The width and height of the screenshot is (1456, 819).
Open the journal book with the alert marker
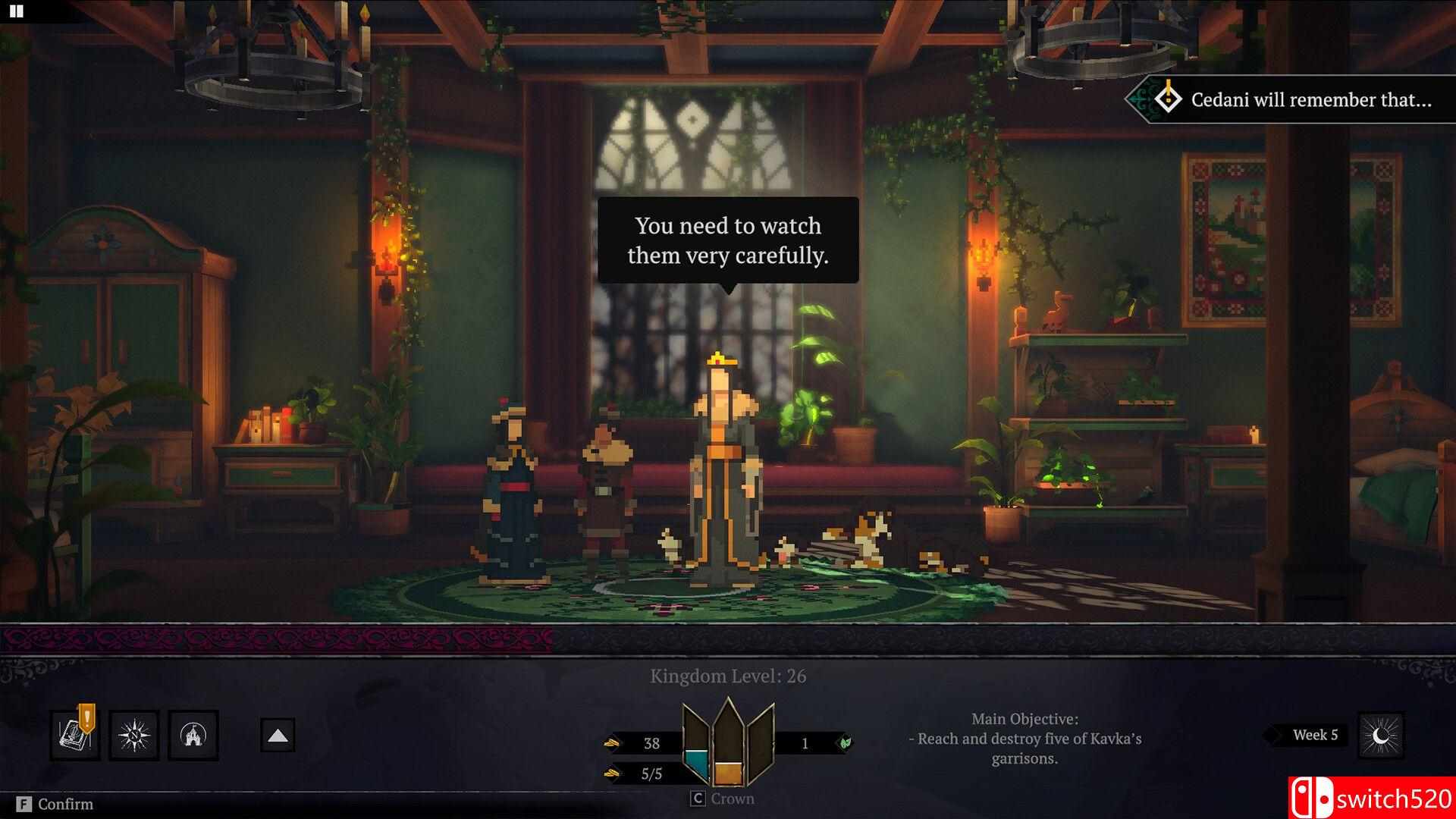click(75, 735)
